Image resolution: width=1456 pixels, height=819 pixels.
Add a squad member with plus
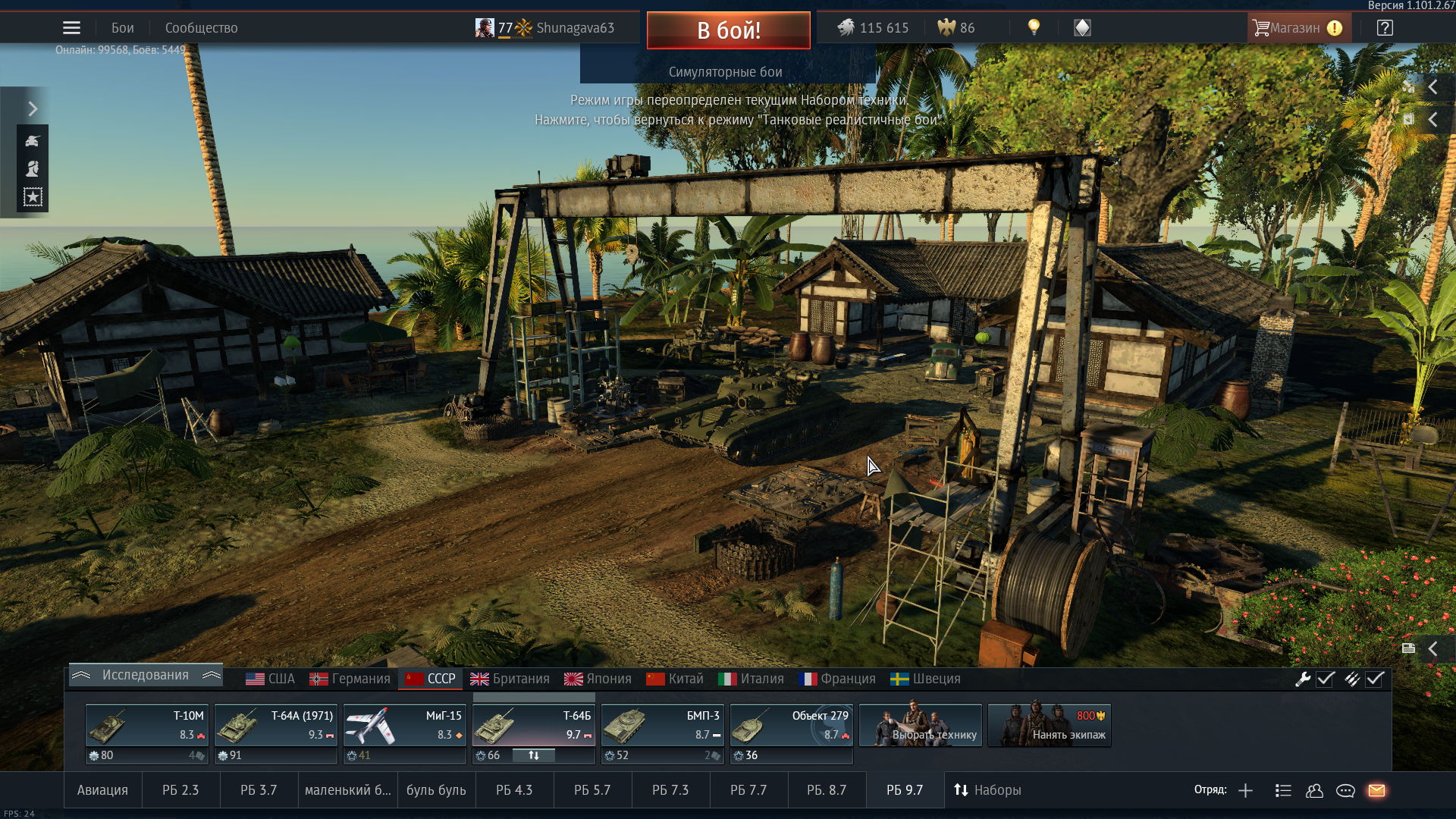(1245, 790)
